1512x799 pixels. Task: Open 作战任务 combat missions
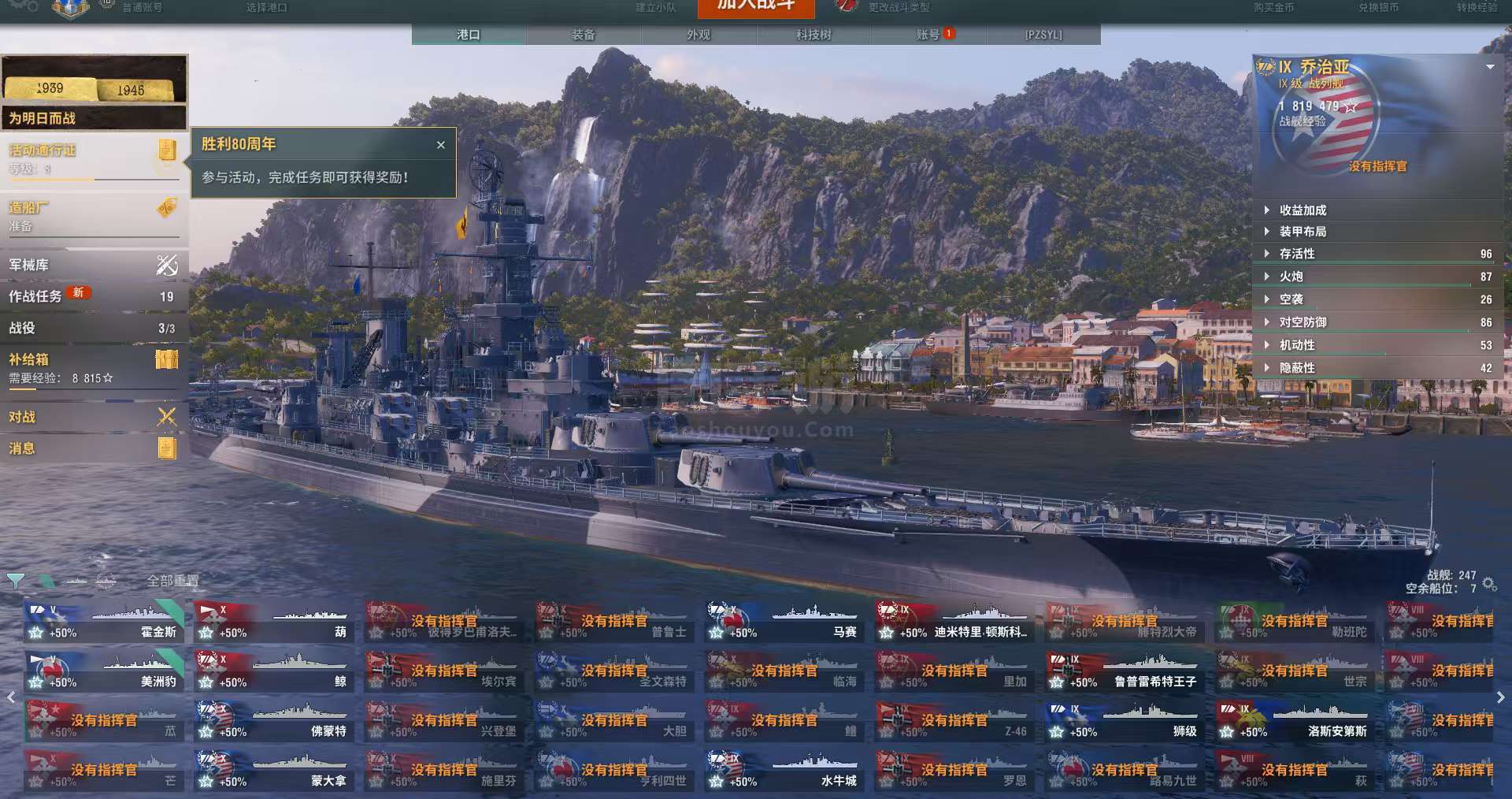click(x=94, y=296)
